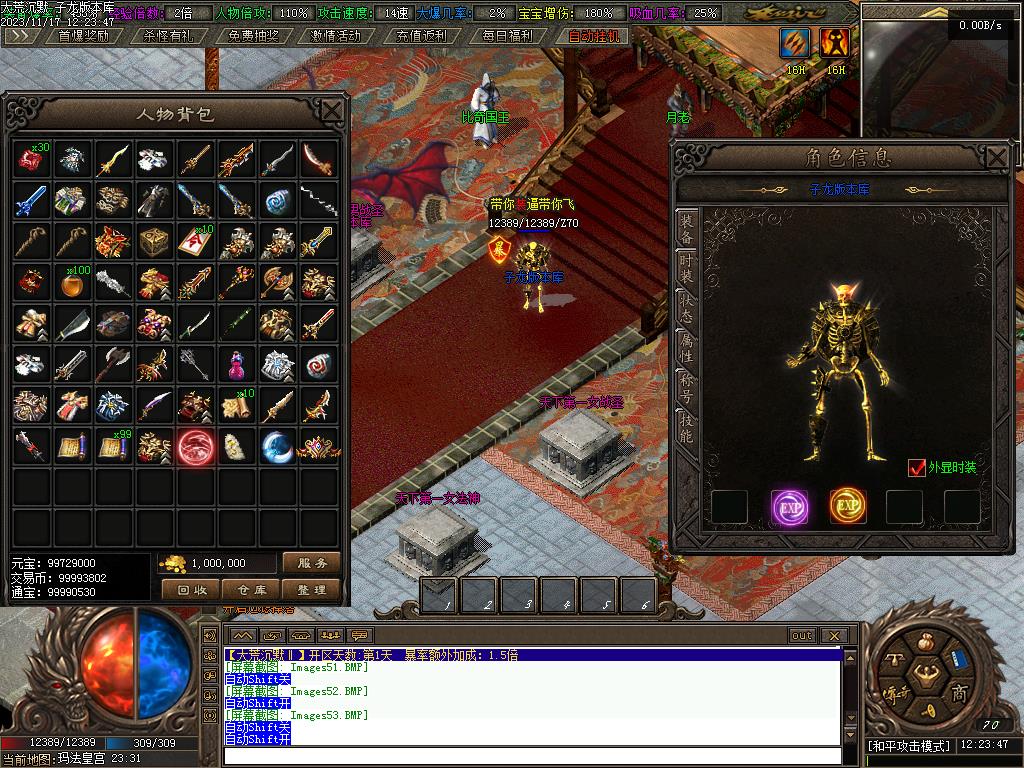Switch to the 属性 attributes tab
Viewport: 1024px width, 768px height.
(x=687, y=348)
